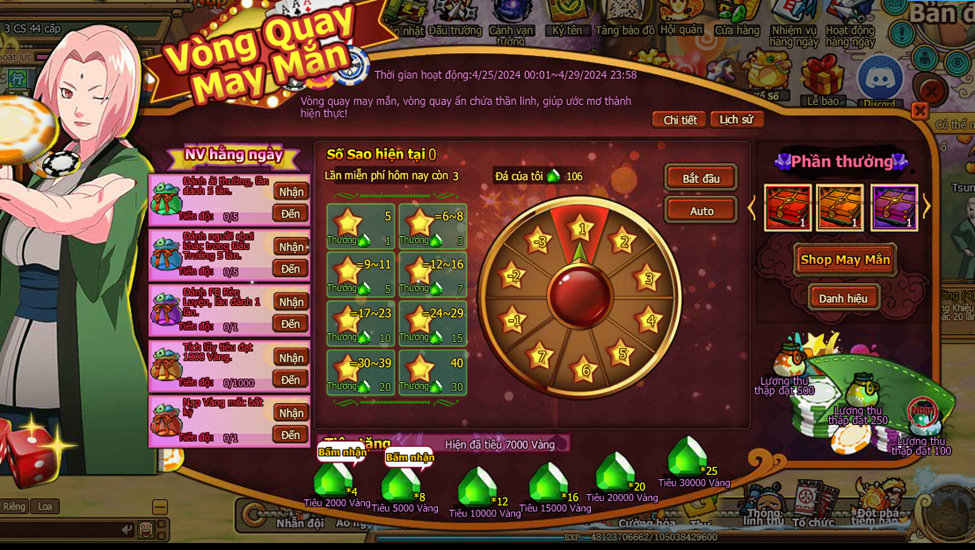Switch to the Loa chat tab

(x=45, y=507)
